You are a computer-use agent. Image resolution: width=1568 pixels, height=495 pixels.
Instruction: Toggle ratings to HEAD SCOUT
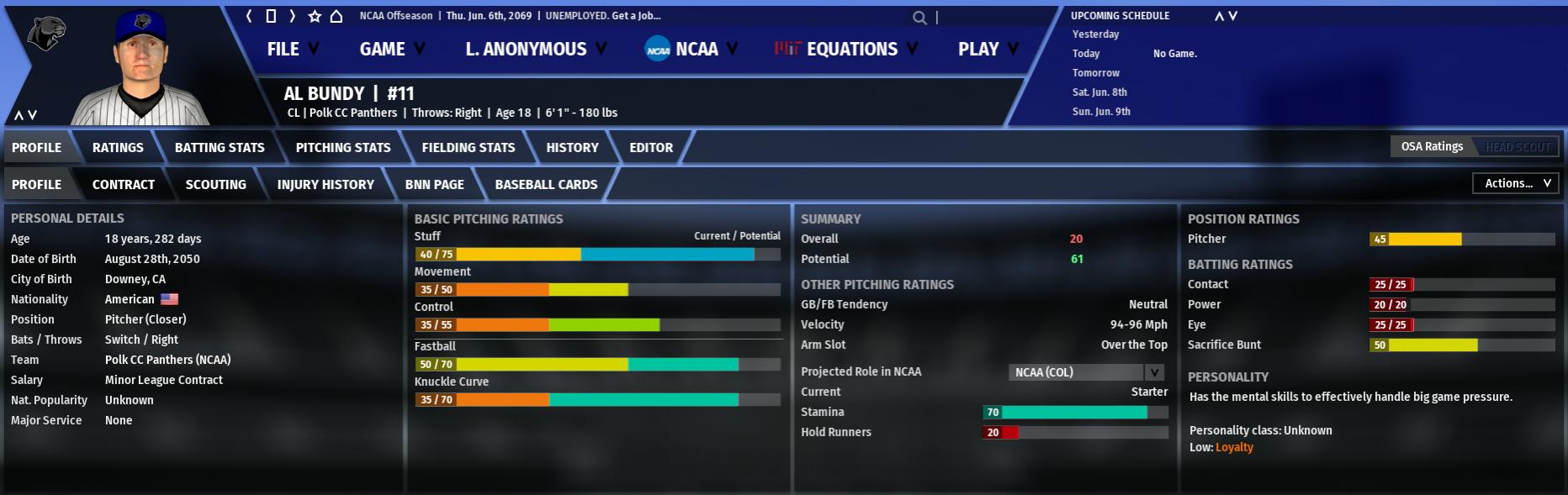point(1517,147)
